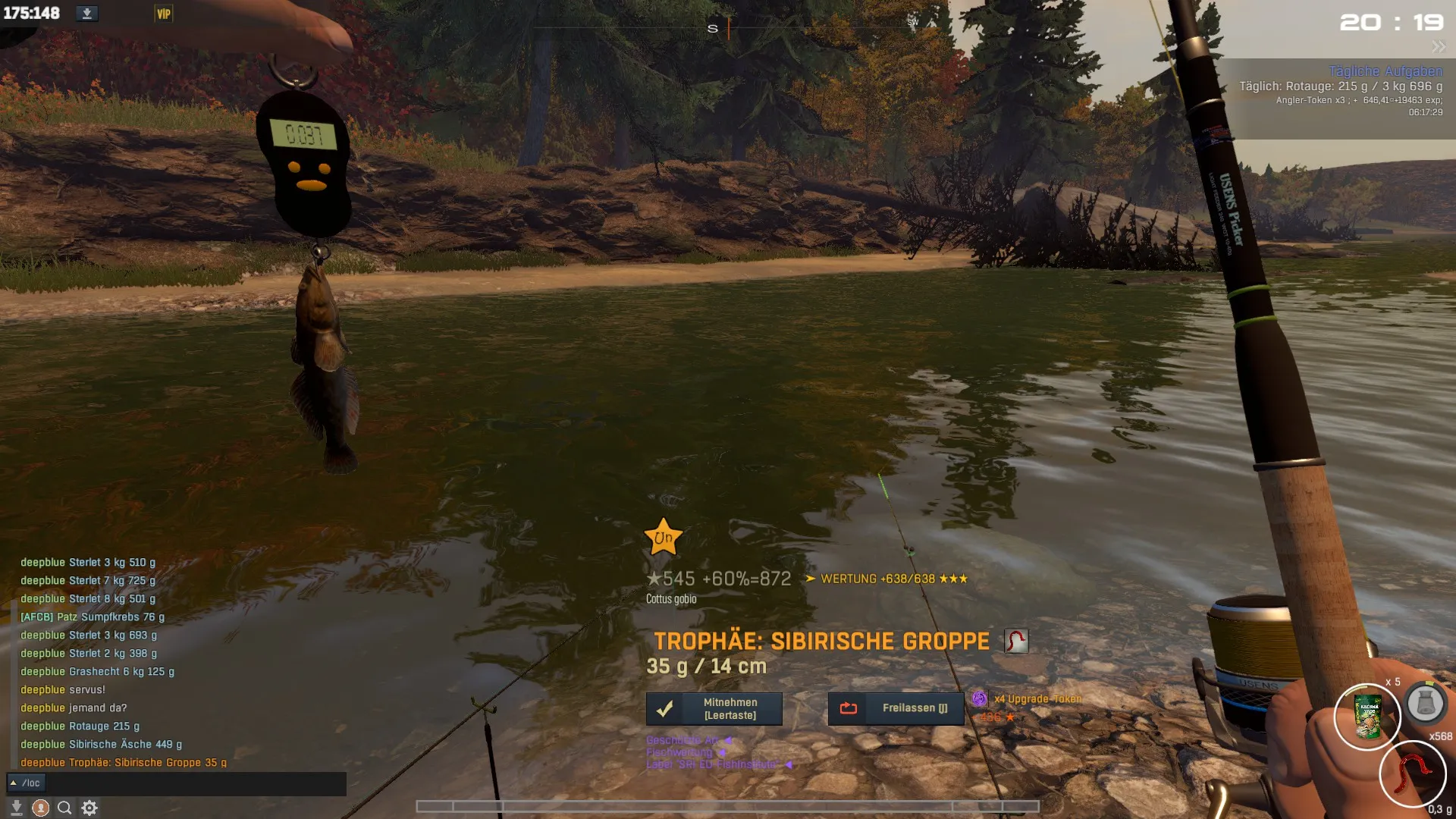Screen dimensions: 1456x819
Task: Open the keepnet icon
Action: click(x=1425, y=703)
